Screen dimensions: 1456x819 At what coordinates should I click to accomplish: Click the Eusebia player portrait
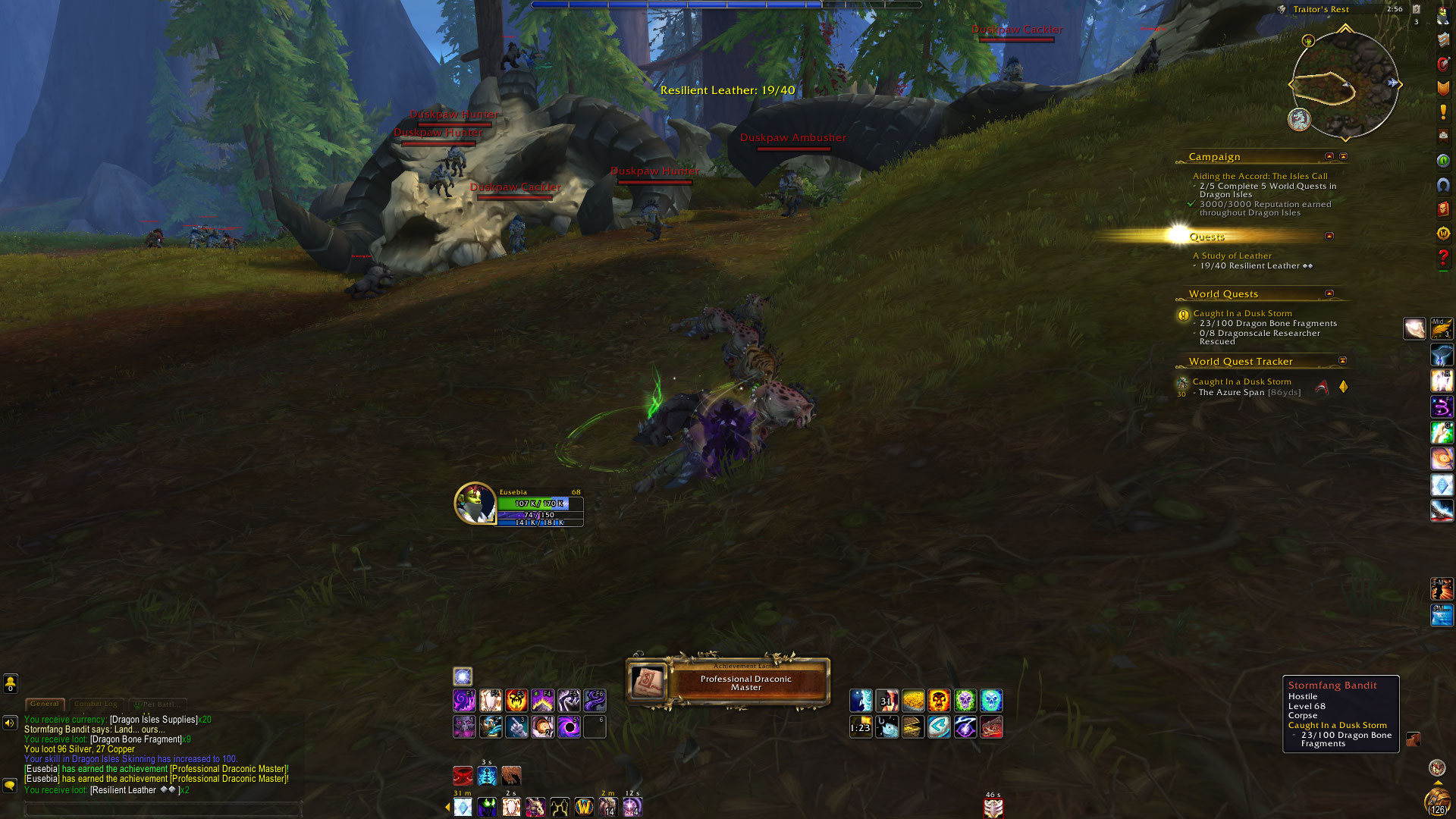coord(475,504)
